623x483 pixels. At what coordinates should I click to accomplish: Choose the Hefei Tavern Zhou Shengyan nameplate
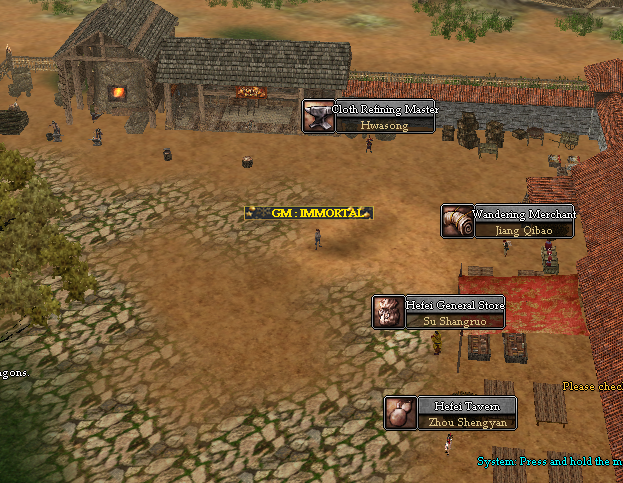[x=466, y=413]
